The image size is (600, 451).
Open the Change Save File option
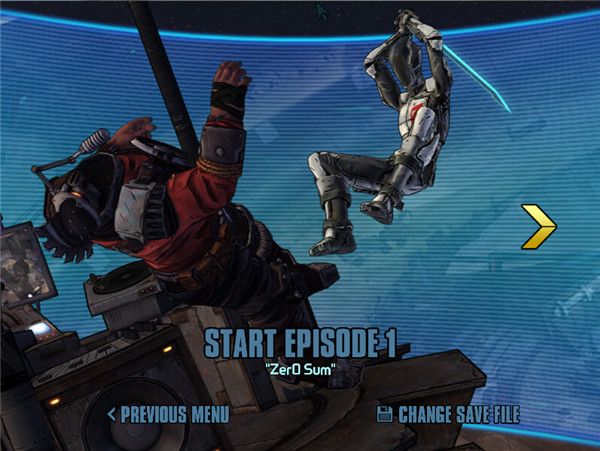pyautogui.click(x=448, y=413)
